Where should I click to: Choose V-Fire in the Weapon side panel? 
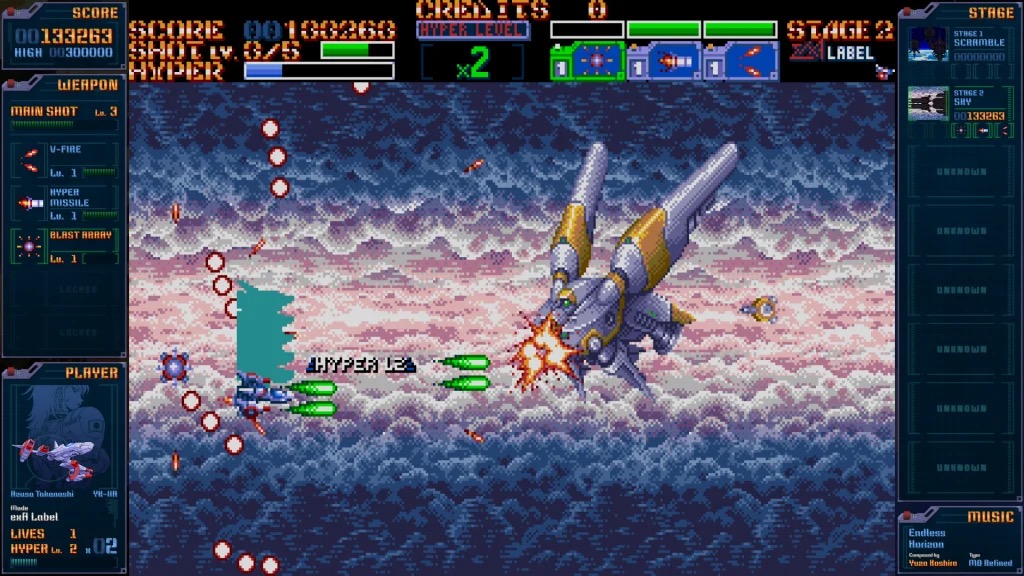(65, 160)
